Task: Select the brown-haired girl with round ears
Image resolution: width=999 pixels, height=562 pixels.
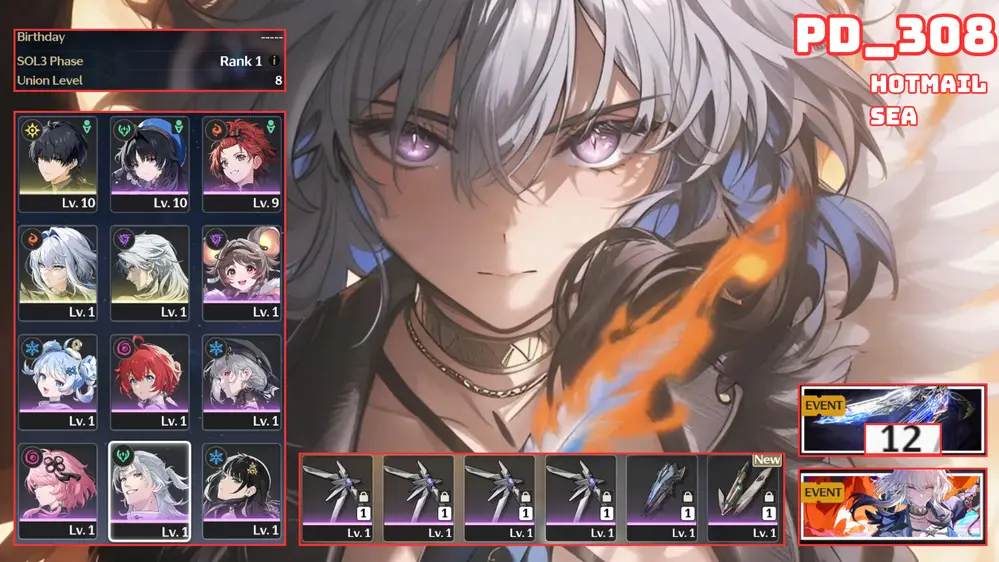Action: 241,272
